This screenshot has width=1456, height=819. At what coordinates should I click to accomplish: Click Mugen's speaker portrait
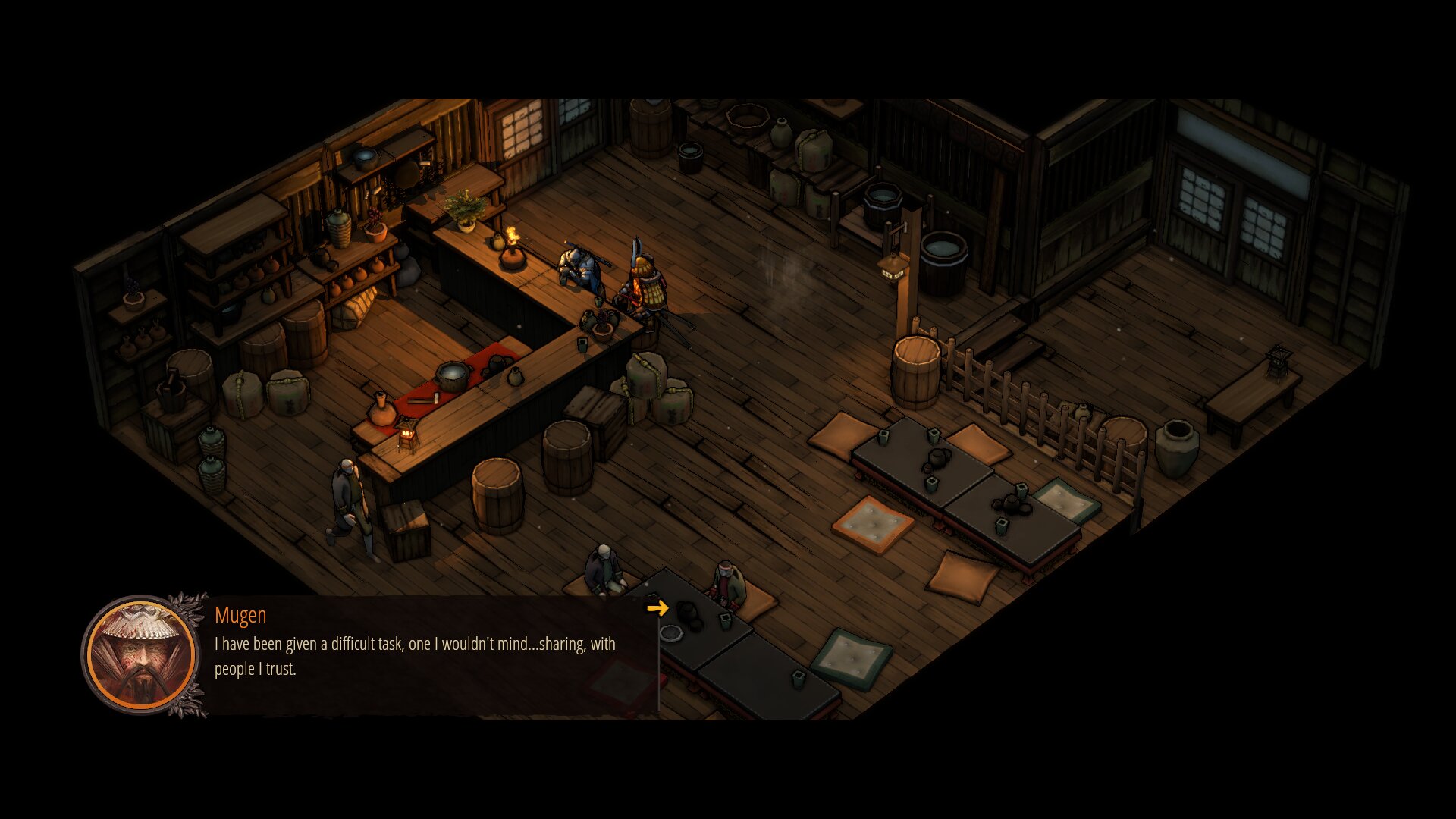pyautogui.click(x=141, y=655)
